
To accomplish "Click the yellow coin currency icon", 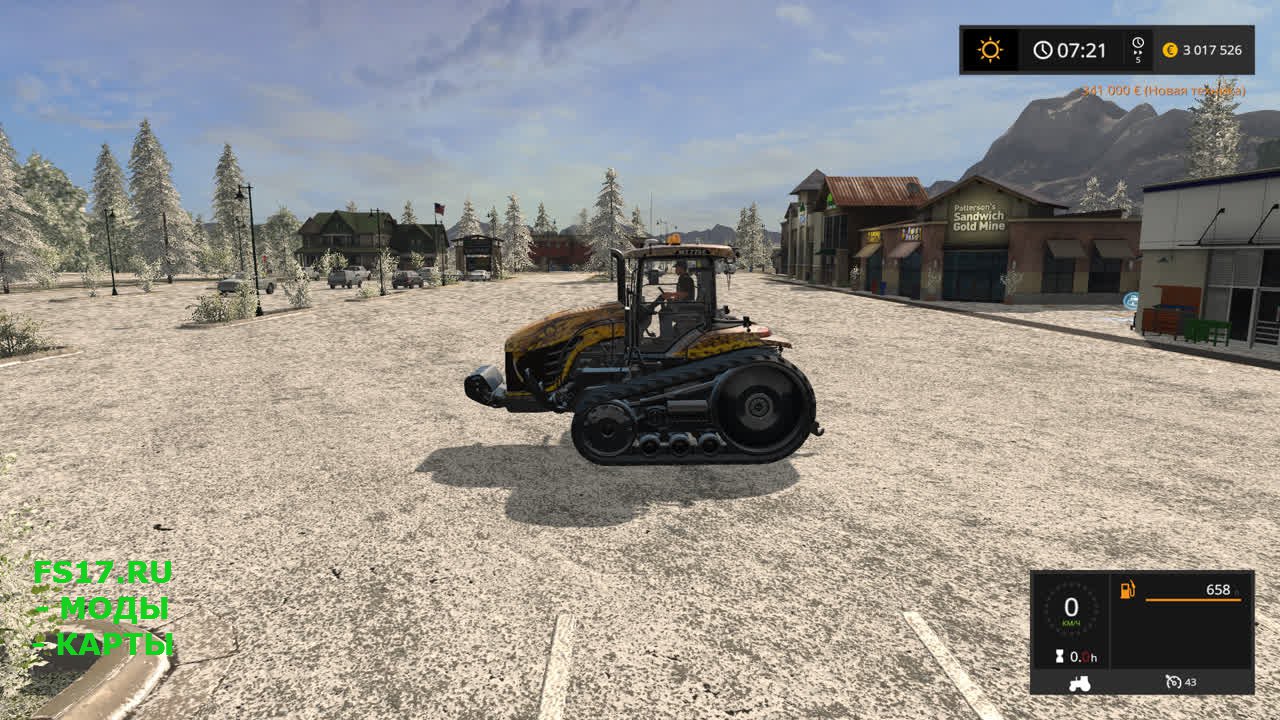I will [x=1171, y=50].
